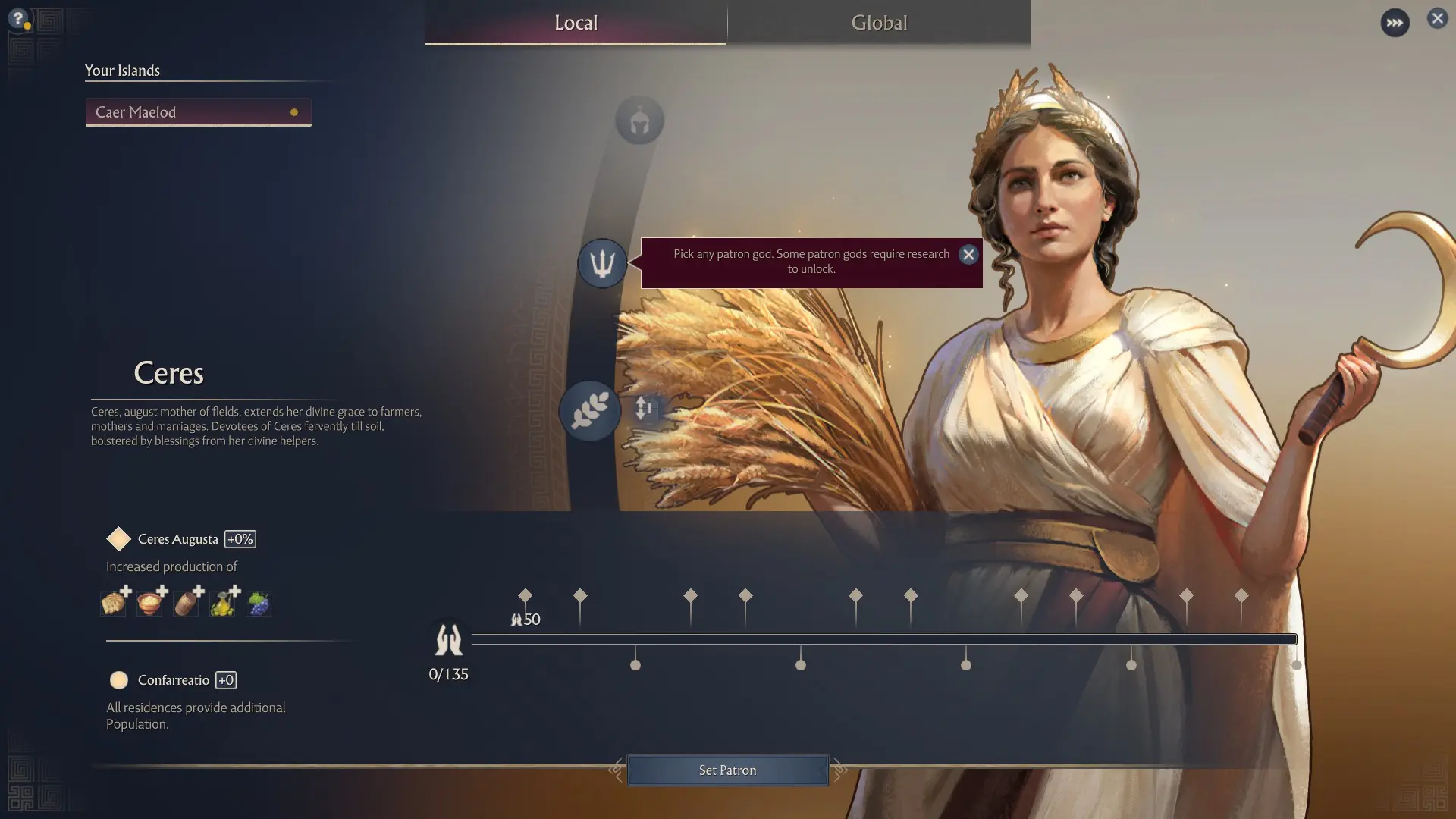Close the patron god screen
The image size is (1456, 819).
(1437, 18)
